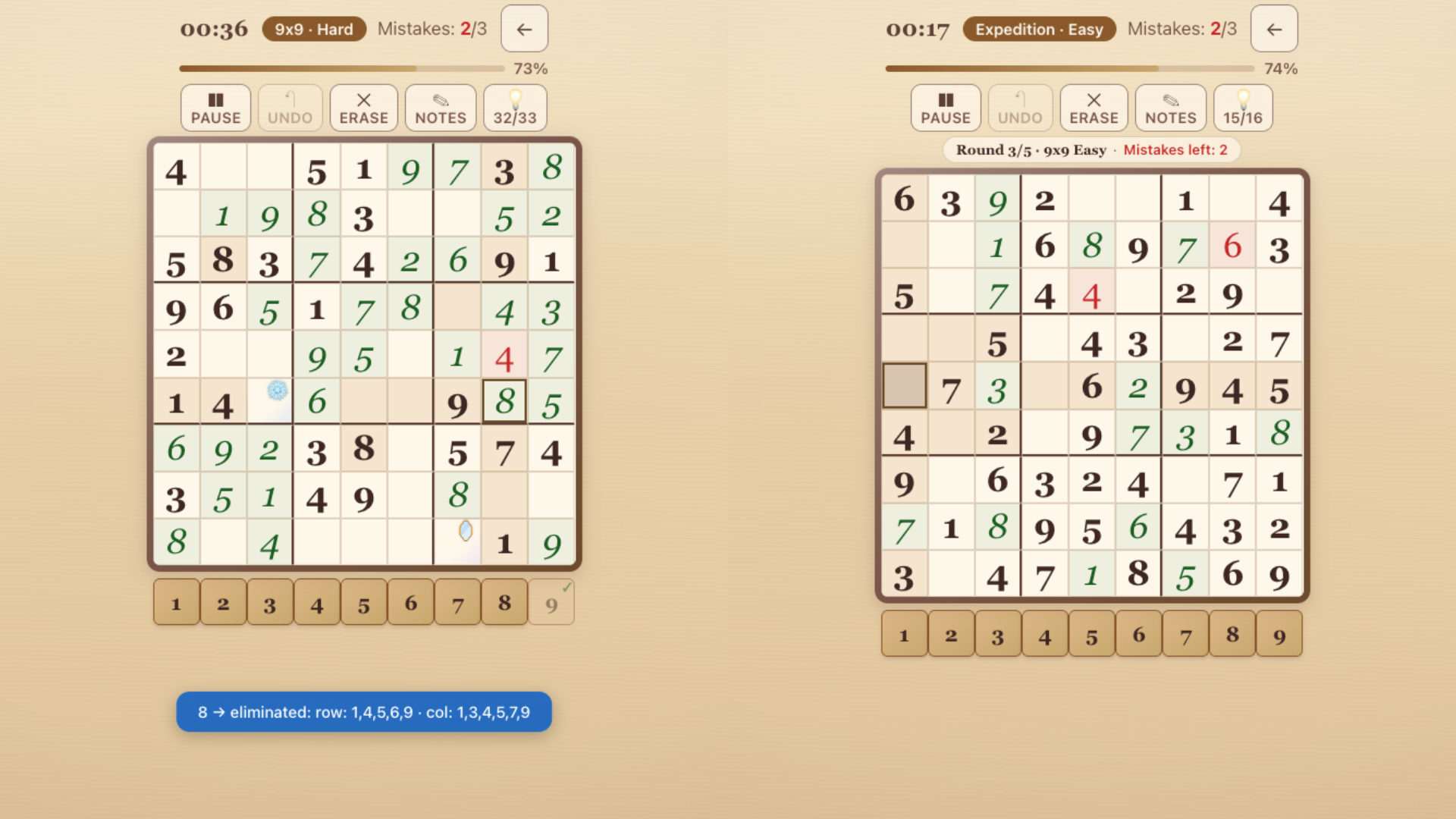Use the 32/33 hint lightbulb
This screenshot has height=819, width=1456.
(515, 107)
